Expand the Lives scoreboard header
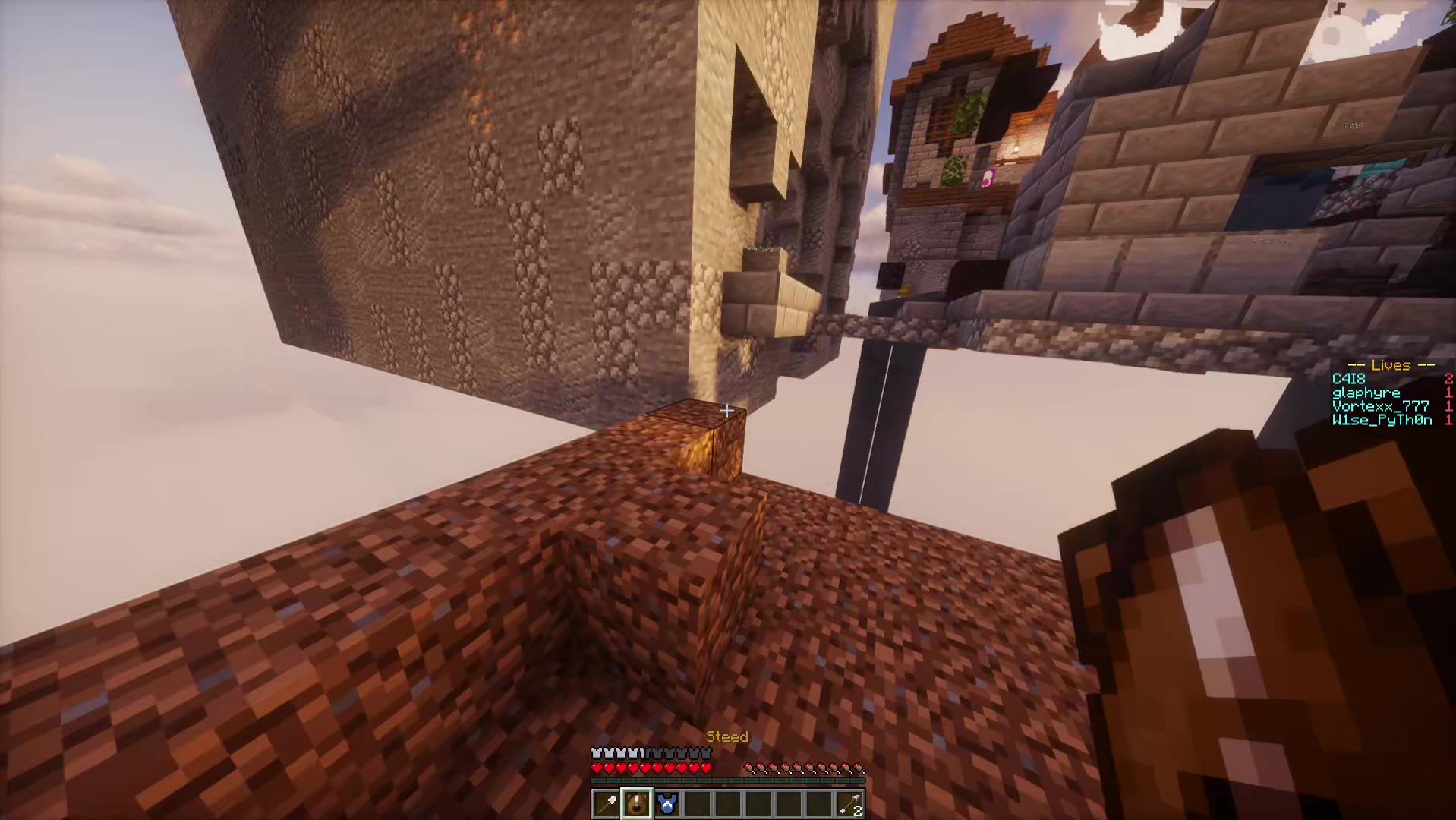Image resolution: width=1456 pixels, height=820 pixels. click(x=1391, y=365)
